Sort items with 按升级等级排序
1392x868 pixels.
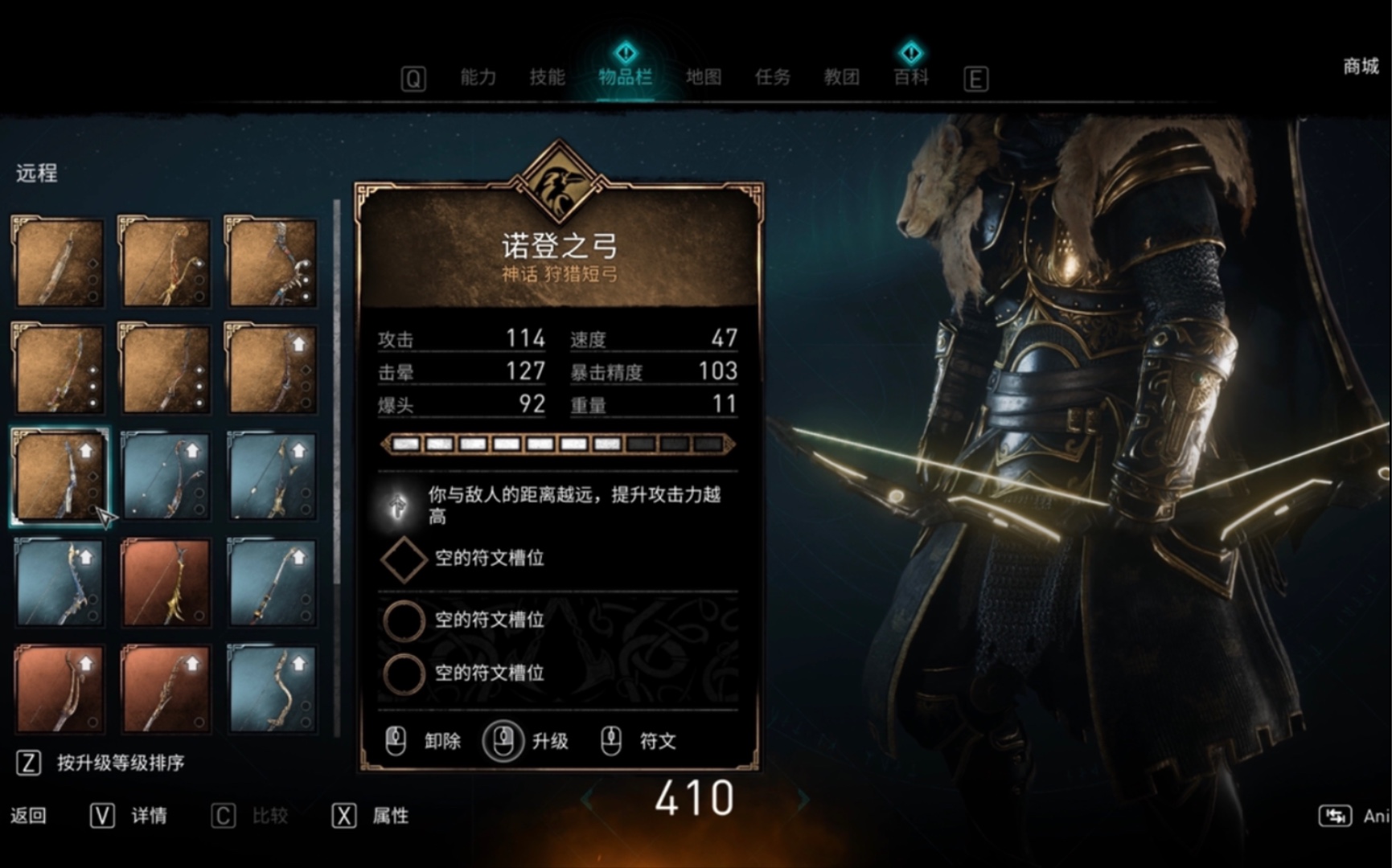120,763
